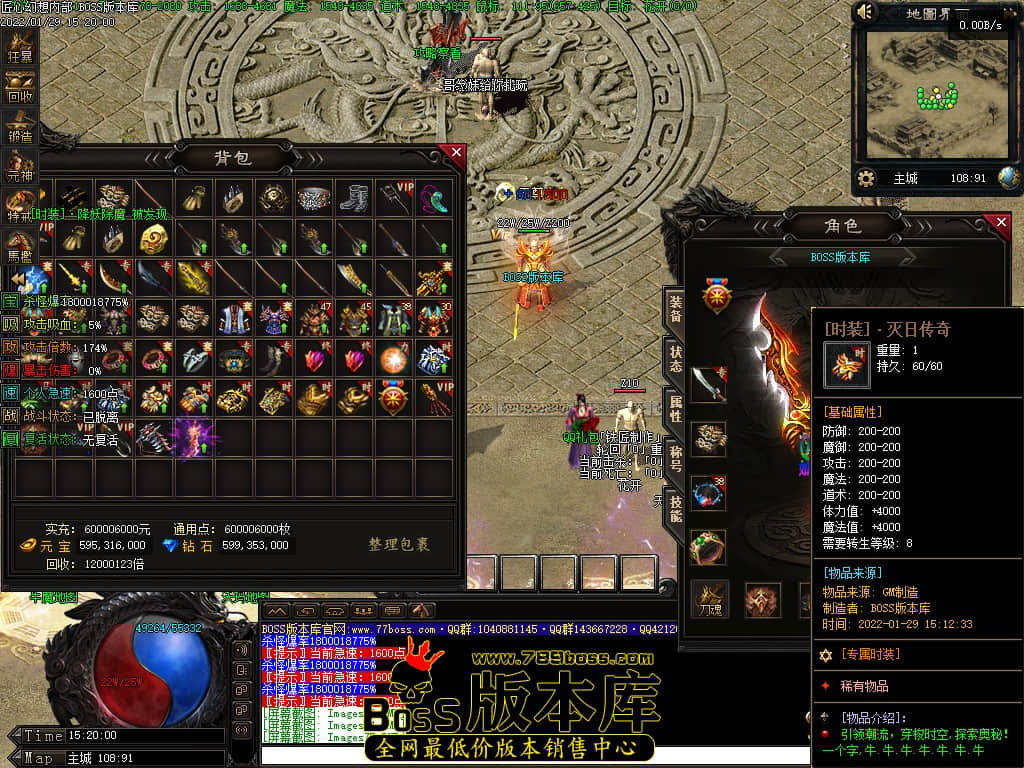Switch to the 装备 equipment tab
The width and height of the screenshot is (1024, 768).
(x=675, y=307)
